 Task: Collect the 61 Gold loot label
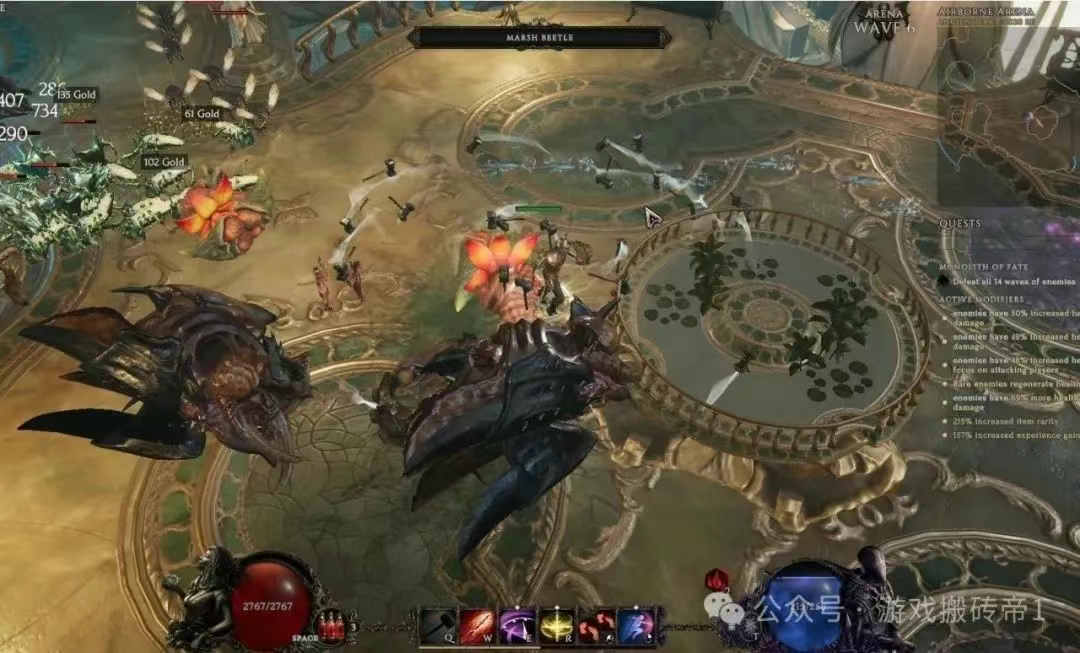pyautogui.click(x=201, y=114)
